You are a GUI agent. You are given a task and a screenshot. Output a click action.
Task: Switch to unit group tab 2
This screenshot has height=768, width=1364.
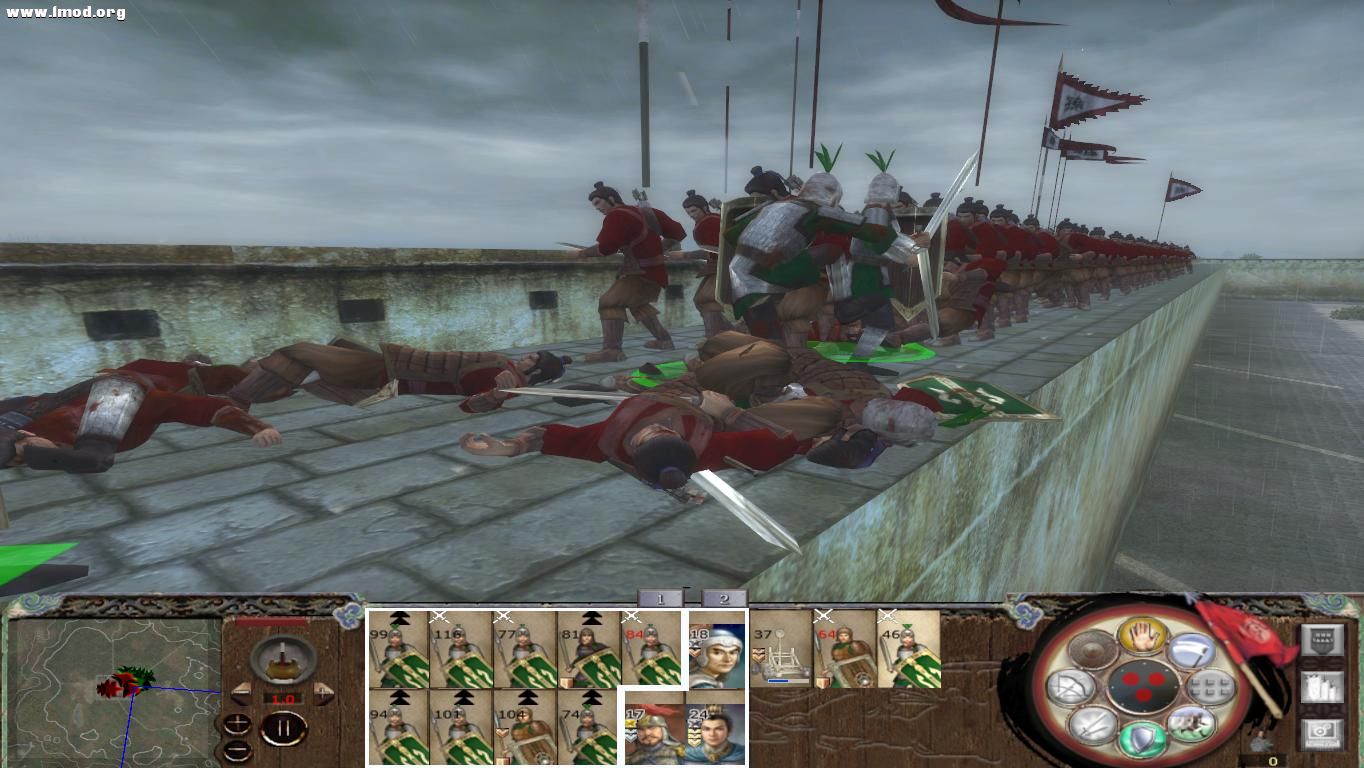point(722,599)
